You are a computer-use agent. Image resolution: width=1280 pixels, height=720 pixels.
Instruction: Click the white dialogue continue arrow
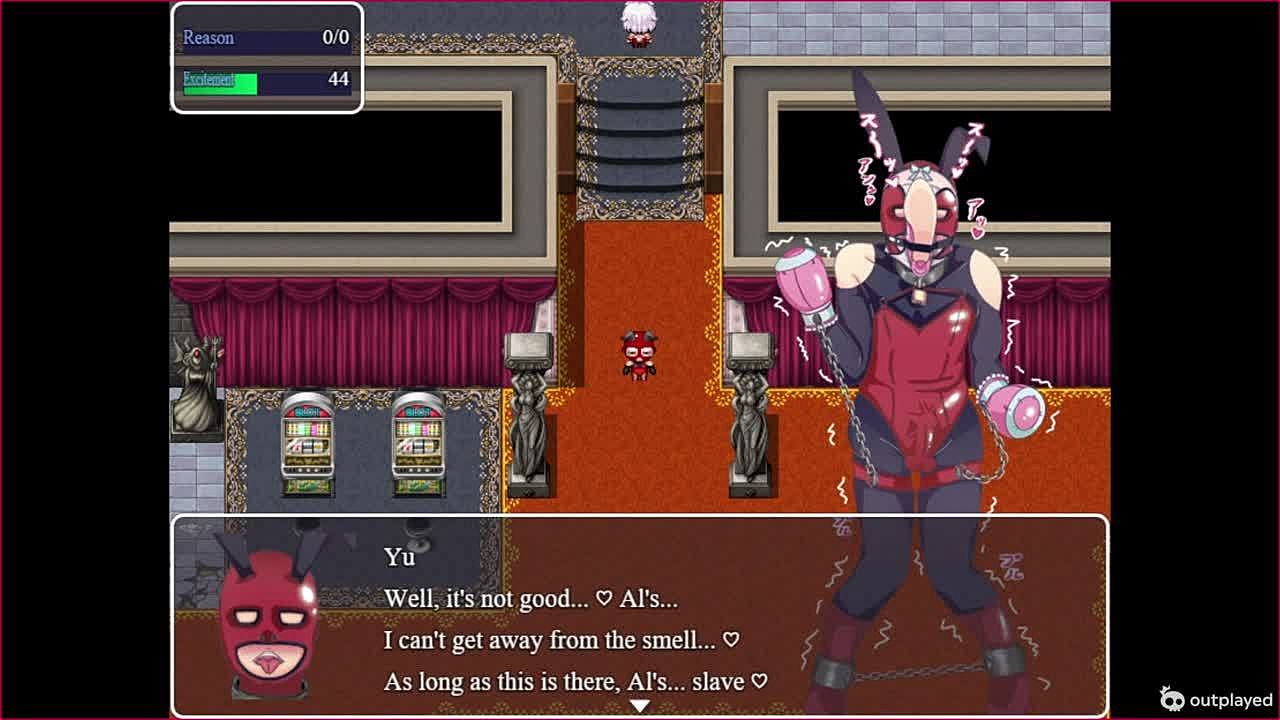(639, 706)
